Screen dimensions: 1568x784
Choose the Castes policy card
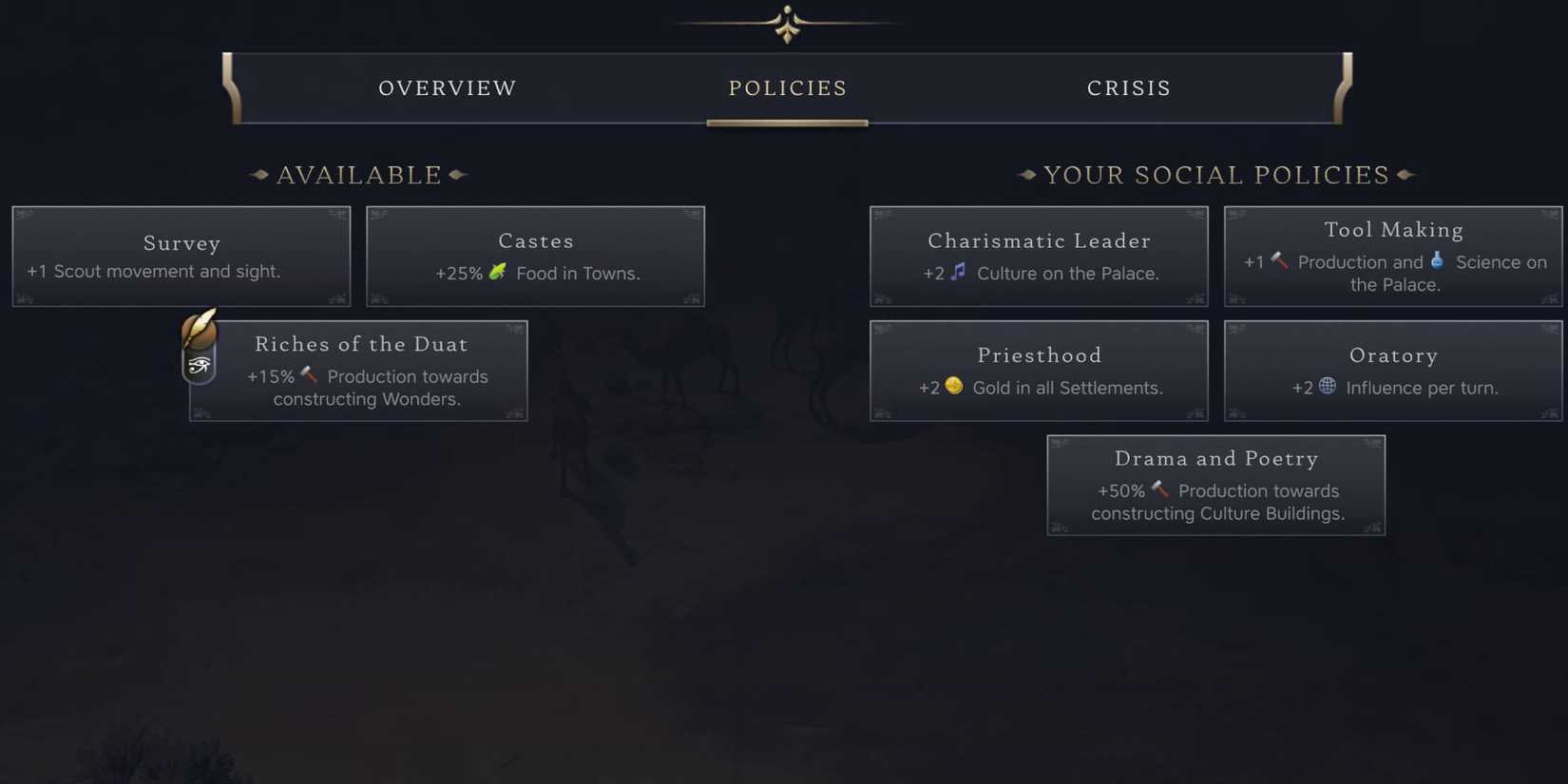coord(535,257)
